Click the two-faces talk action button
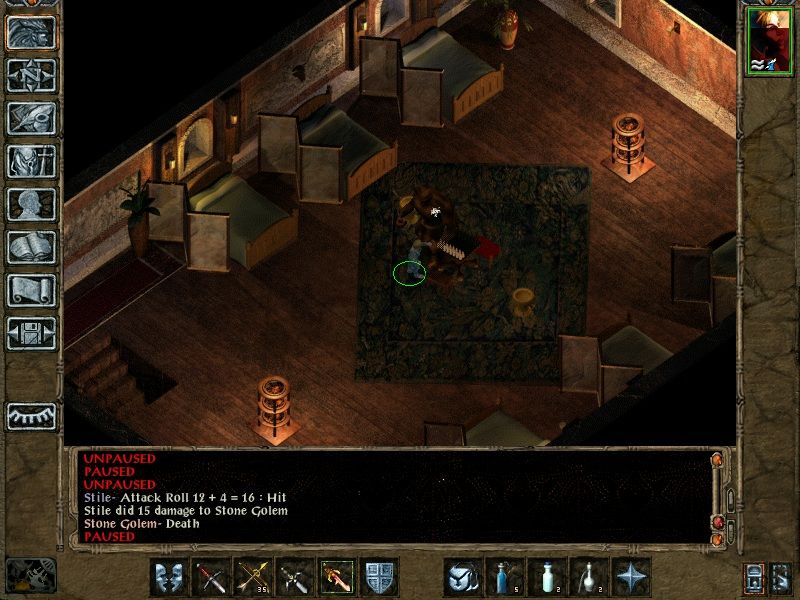Viewport: 800px width, 600px height. tap(169, 577)
